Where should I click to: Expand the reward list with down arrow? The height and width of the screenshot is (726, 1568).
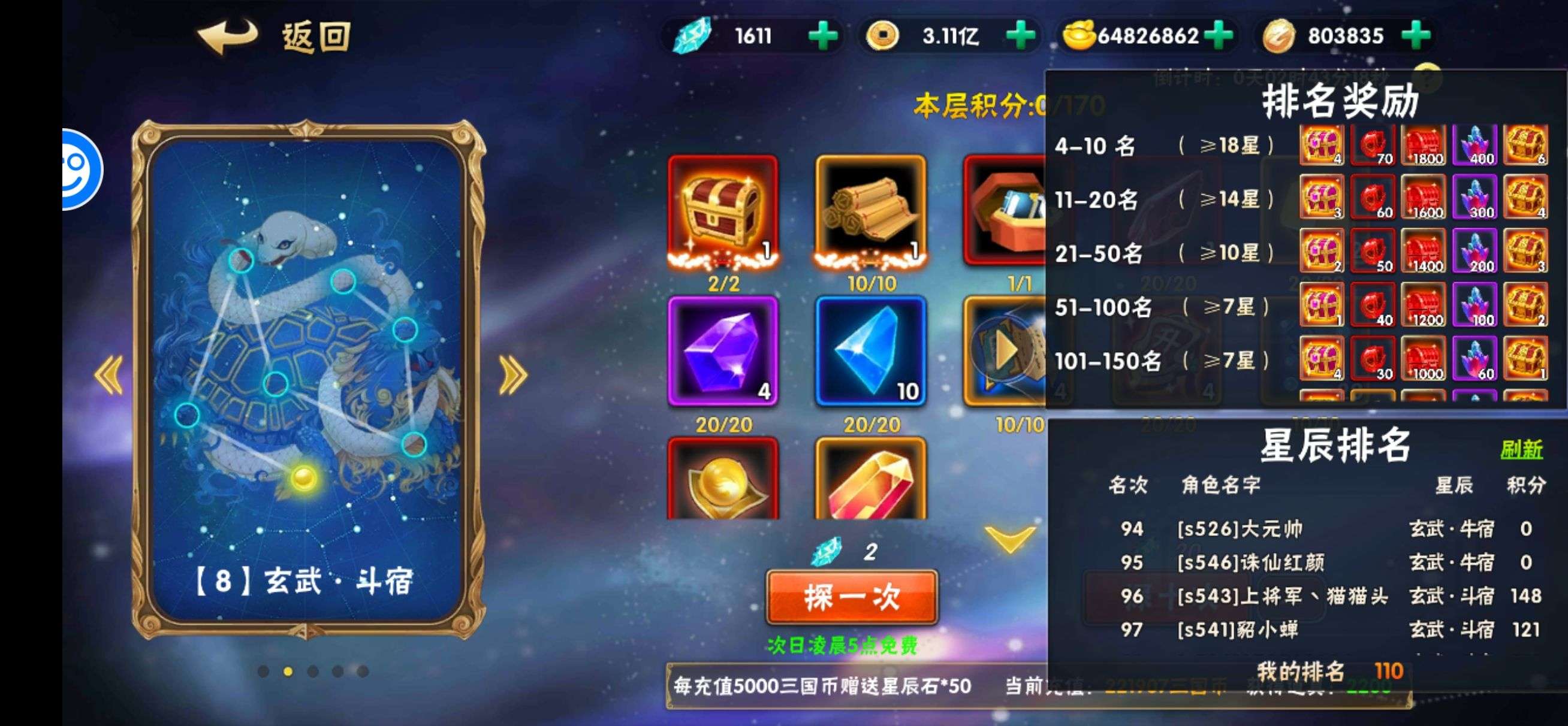(x=1009, y=539)
